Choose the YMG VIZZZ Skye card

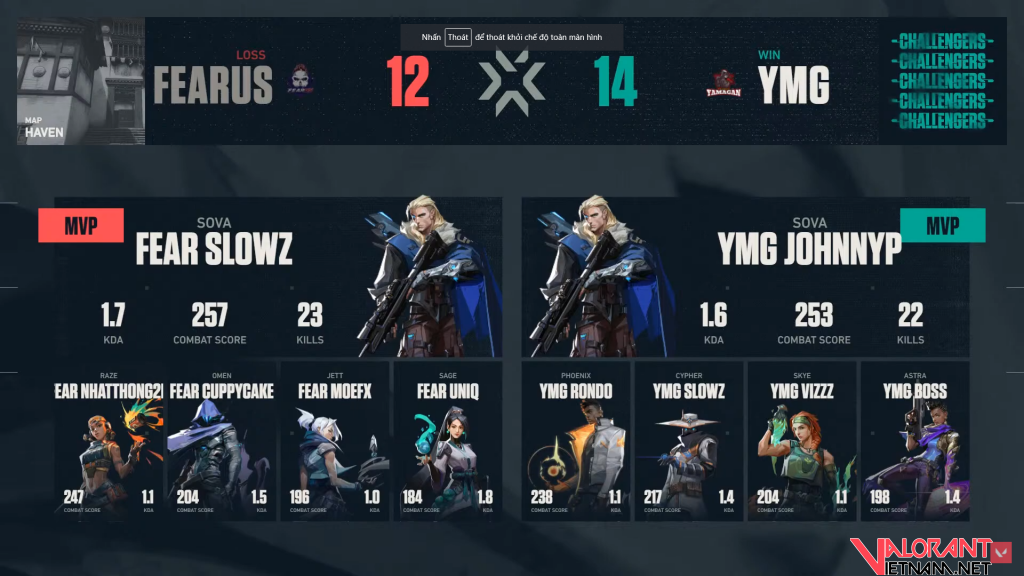click(x=802, y=441)
